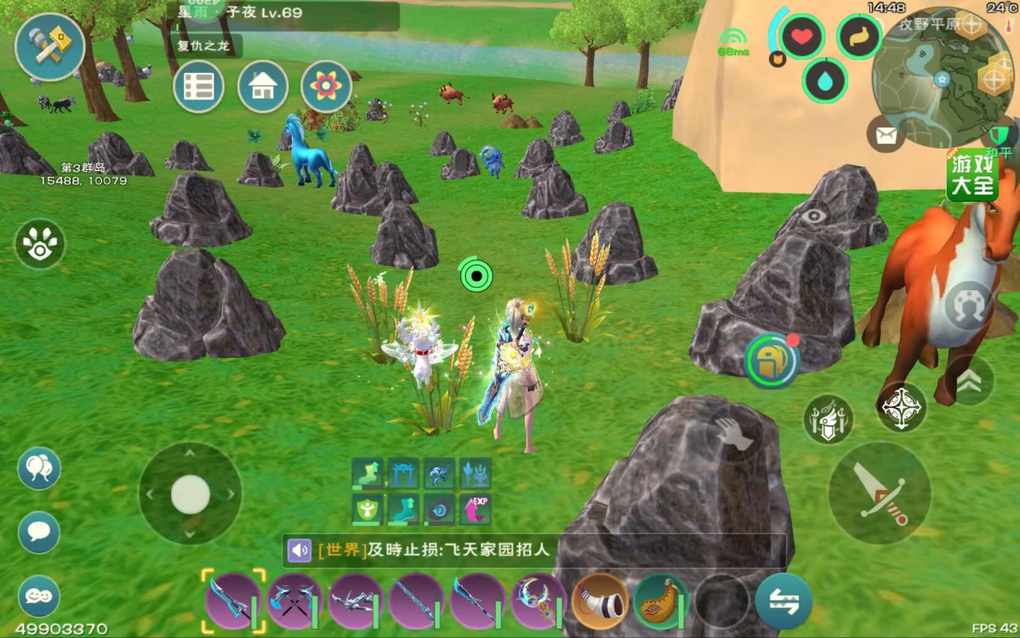Viewport: 1020px width, 638px height.
Task: Open the flower icon menu
Action: tap(327, 86)
